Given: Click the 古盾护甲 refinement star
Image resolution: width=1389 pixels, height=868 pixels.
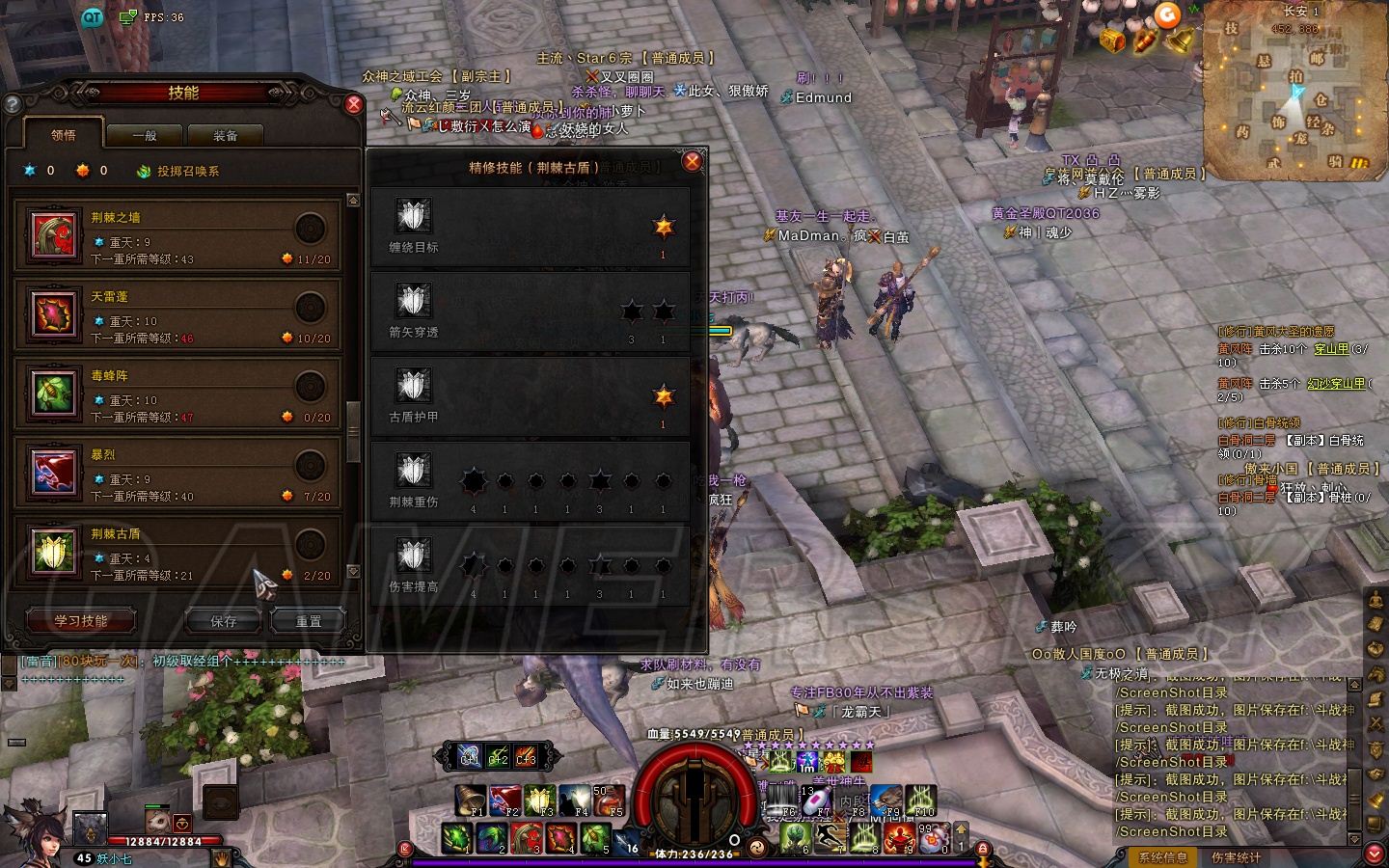Looking at the screenshot, I should click(x=663, y=396).
